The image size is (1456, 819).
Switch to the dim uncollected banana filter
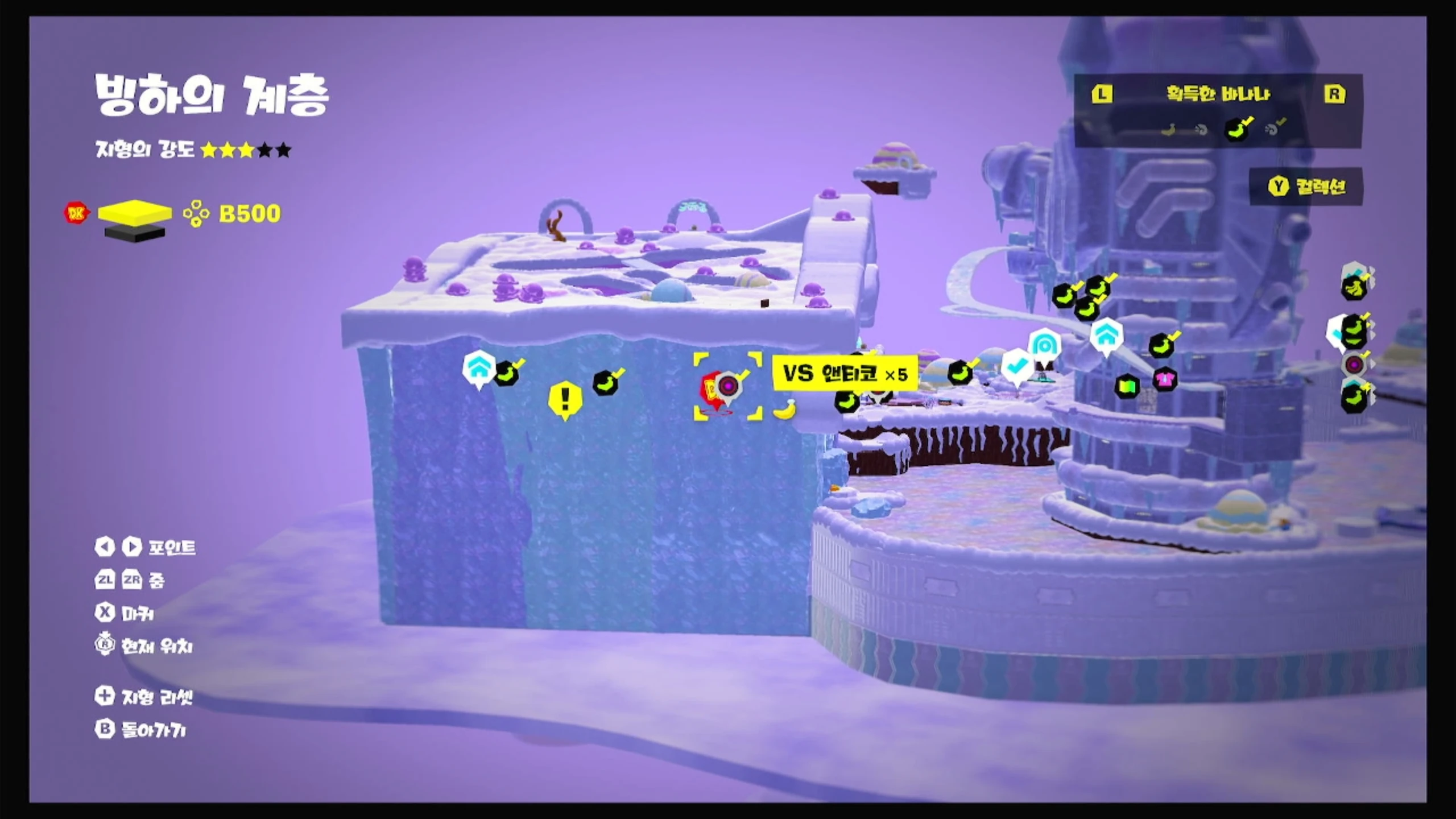pos(1168,130)
